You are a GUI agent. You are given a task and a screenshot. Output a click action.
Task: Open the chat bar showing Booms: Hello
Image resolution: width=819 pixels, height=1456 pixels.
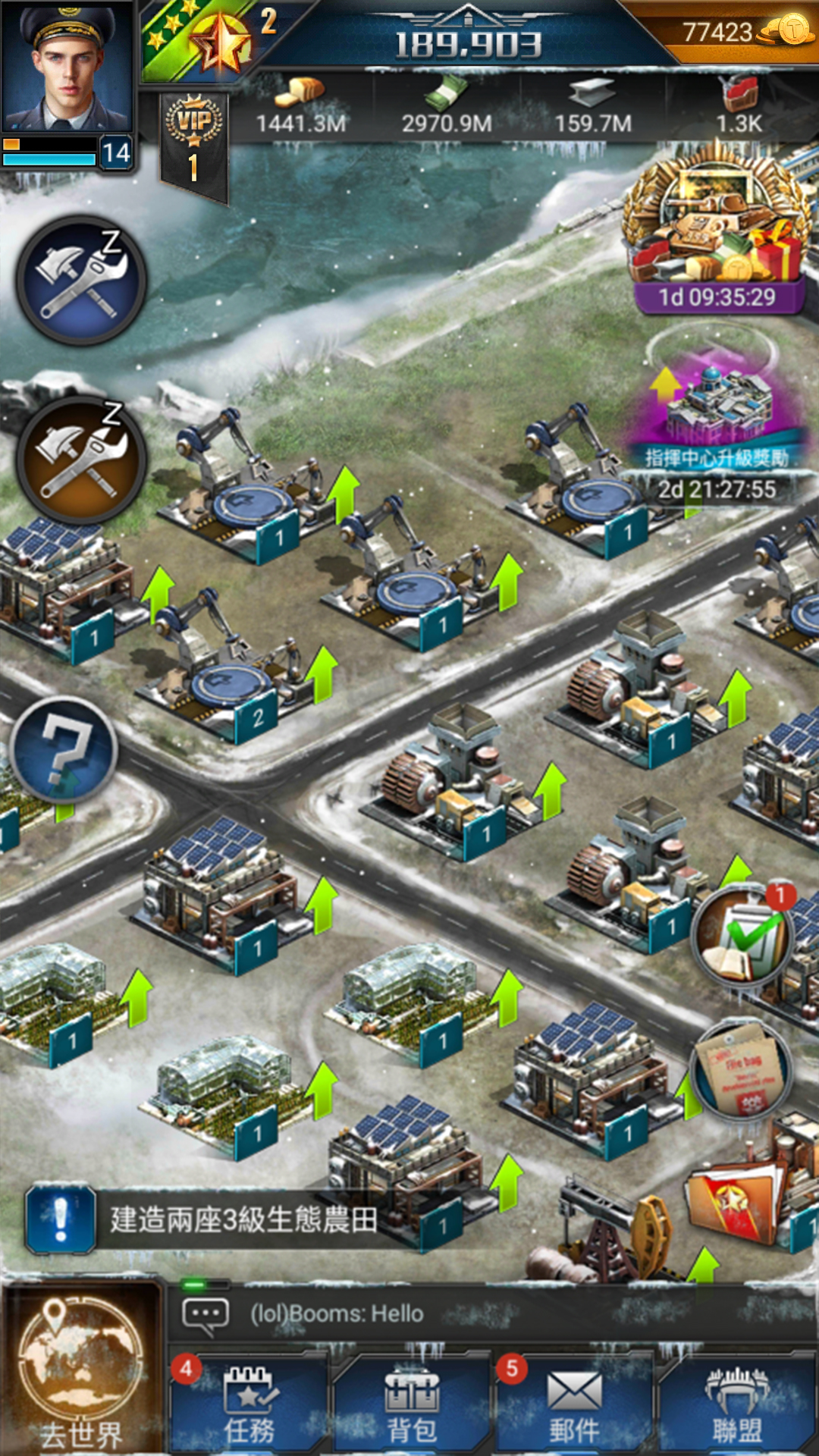[485, 1313]
